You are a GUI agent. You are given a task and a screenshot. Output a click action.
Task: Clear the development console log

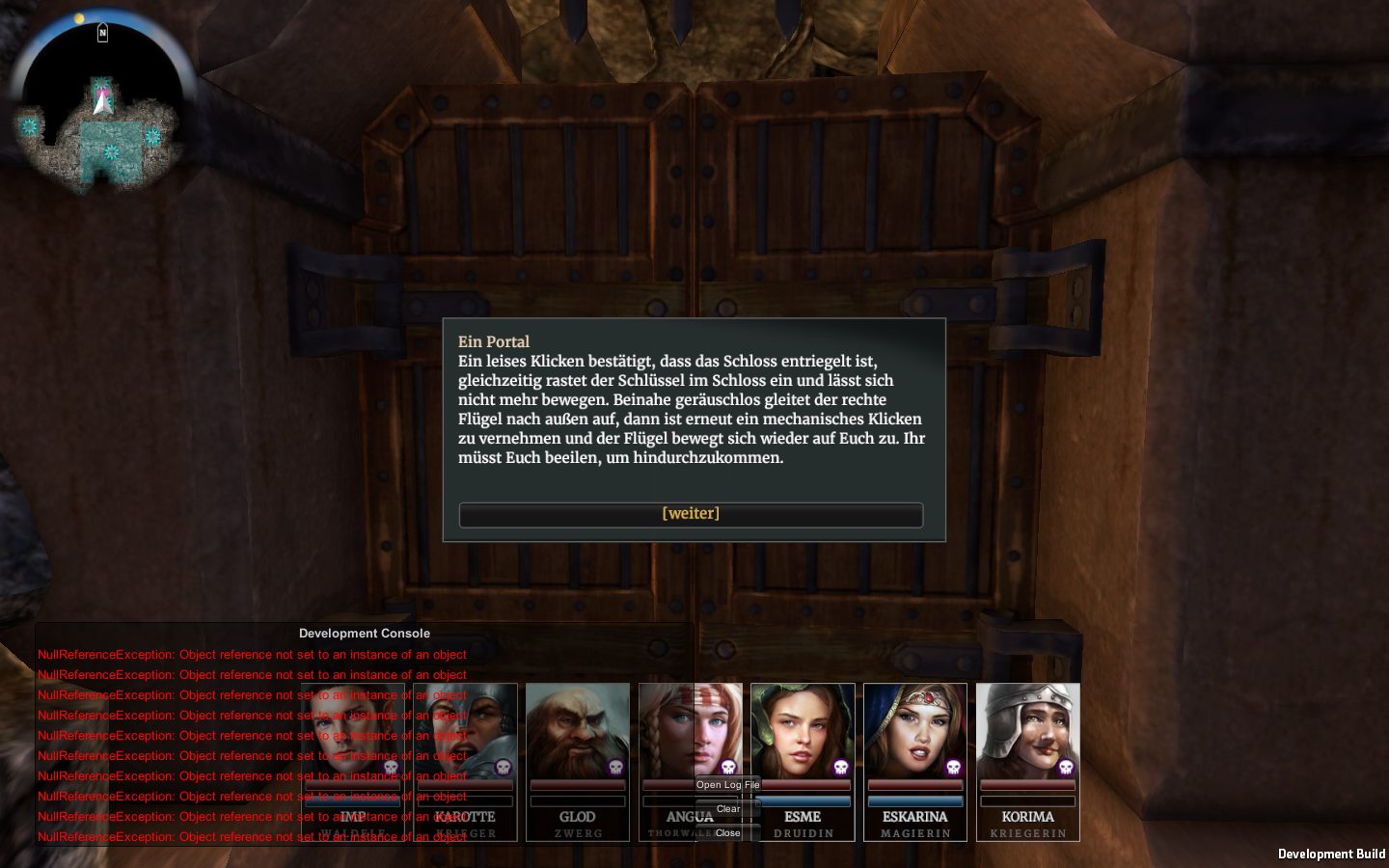[728, 809]
